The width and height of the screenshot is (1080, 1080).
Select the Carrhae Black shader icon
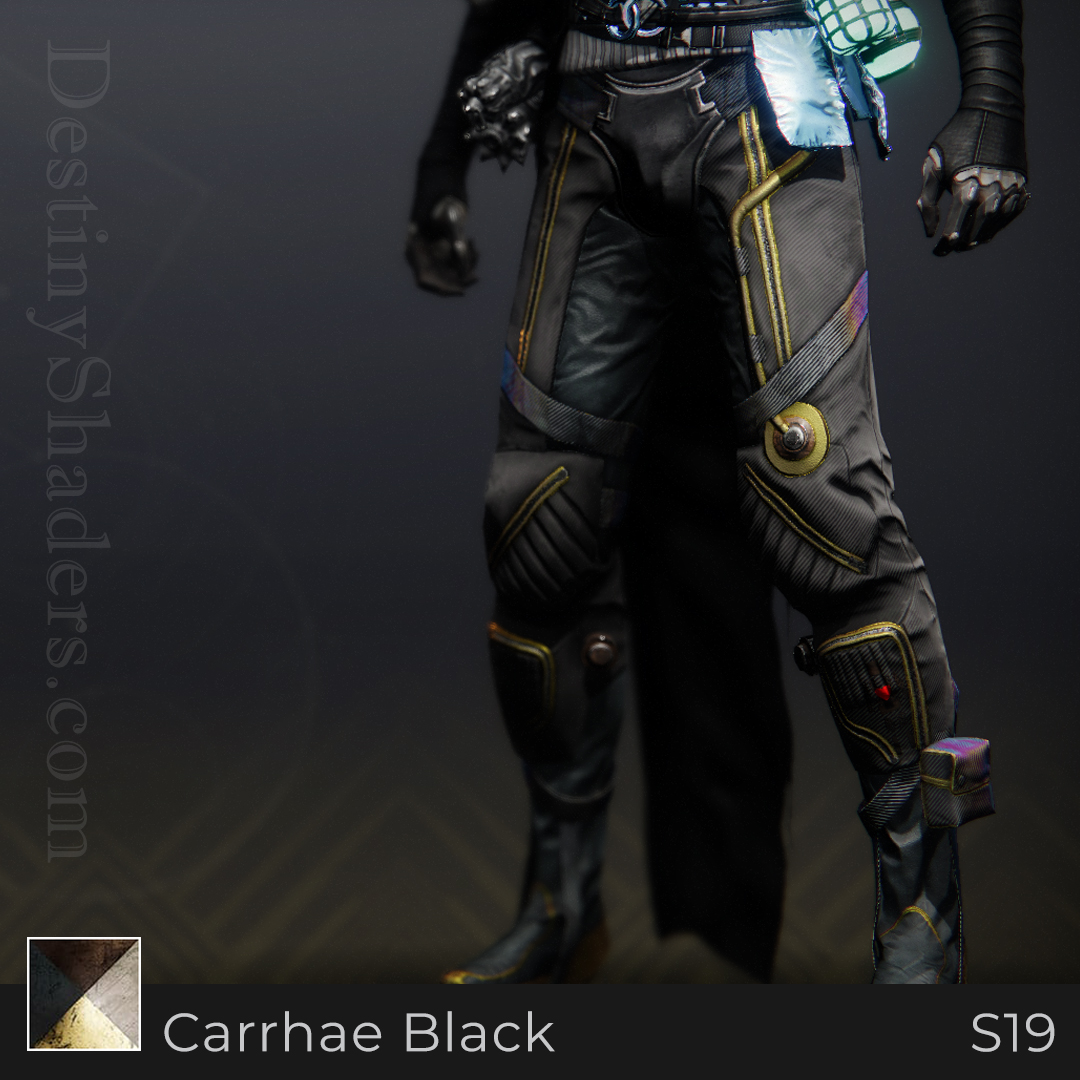[x=84, y=993]
